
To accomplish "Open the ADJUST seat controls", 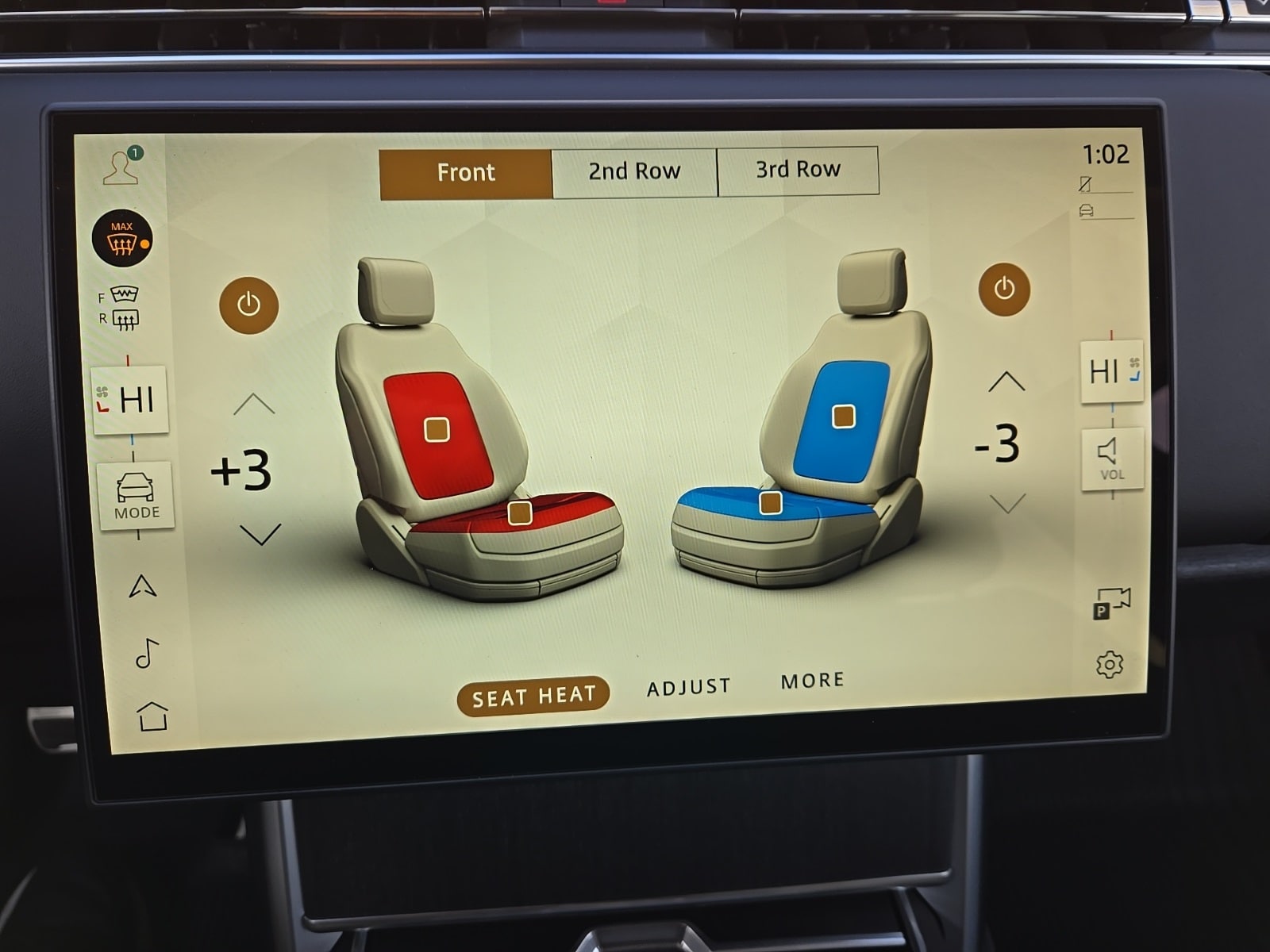I will tap(688, 687).
